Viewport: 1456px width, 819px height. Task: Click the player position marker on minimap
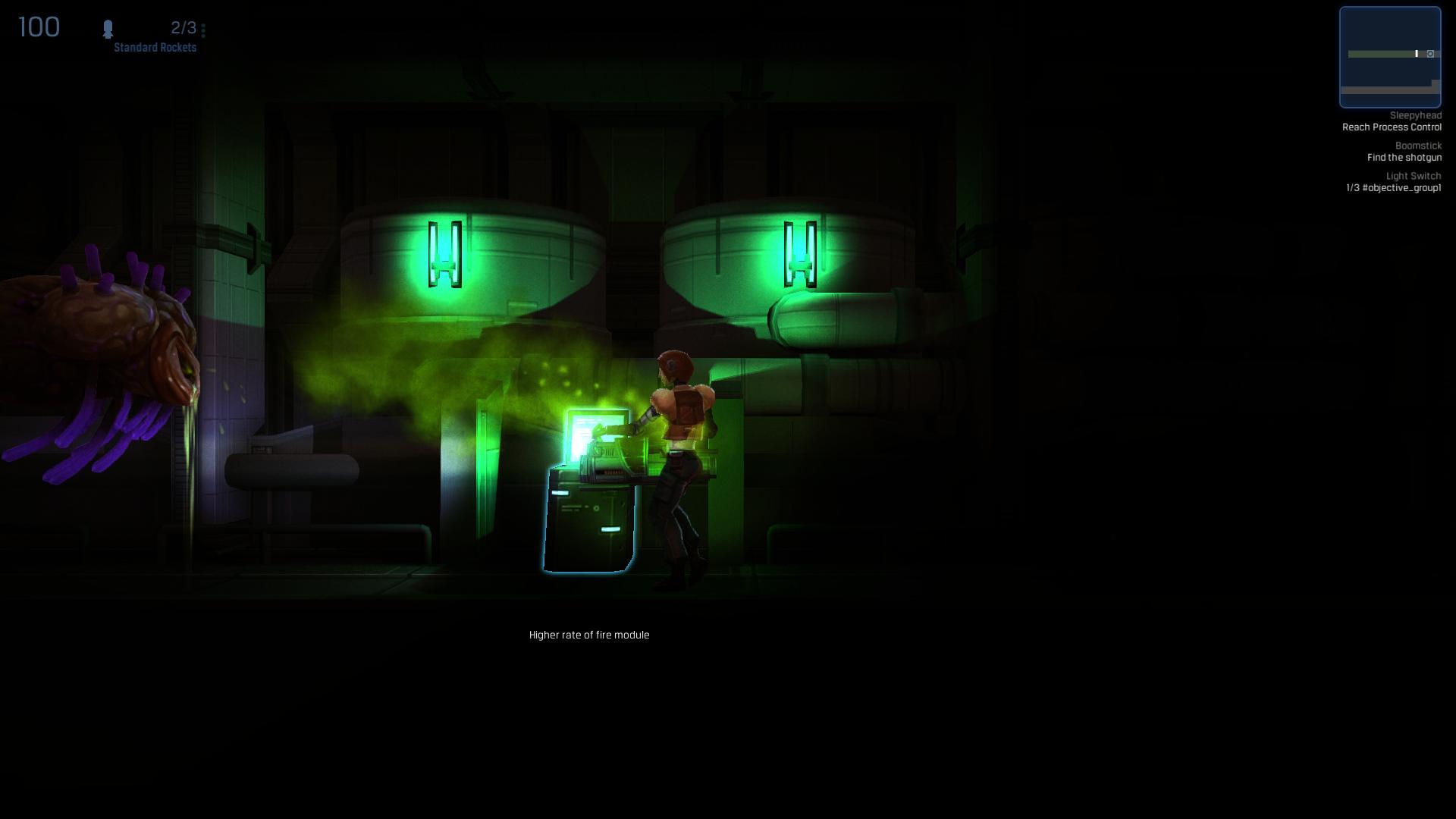[x=1417, y=54]
